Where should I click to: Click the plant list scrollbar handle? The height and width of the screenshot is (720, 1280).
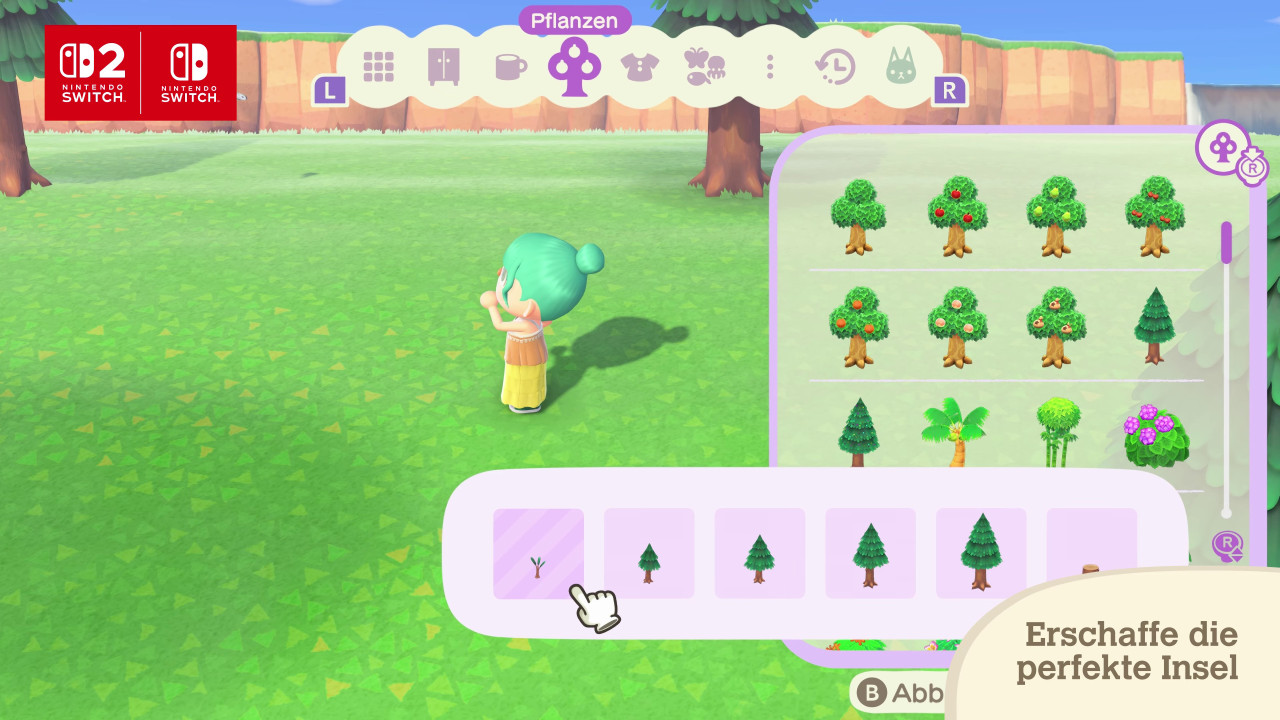tap(1227, 243)
